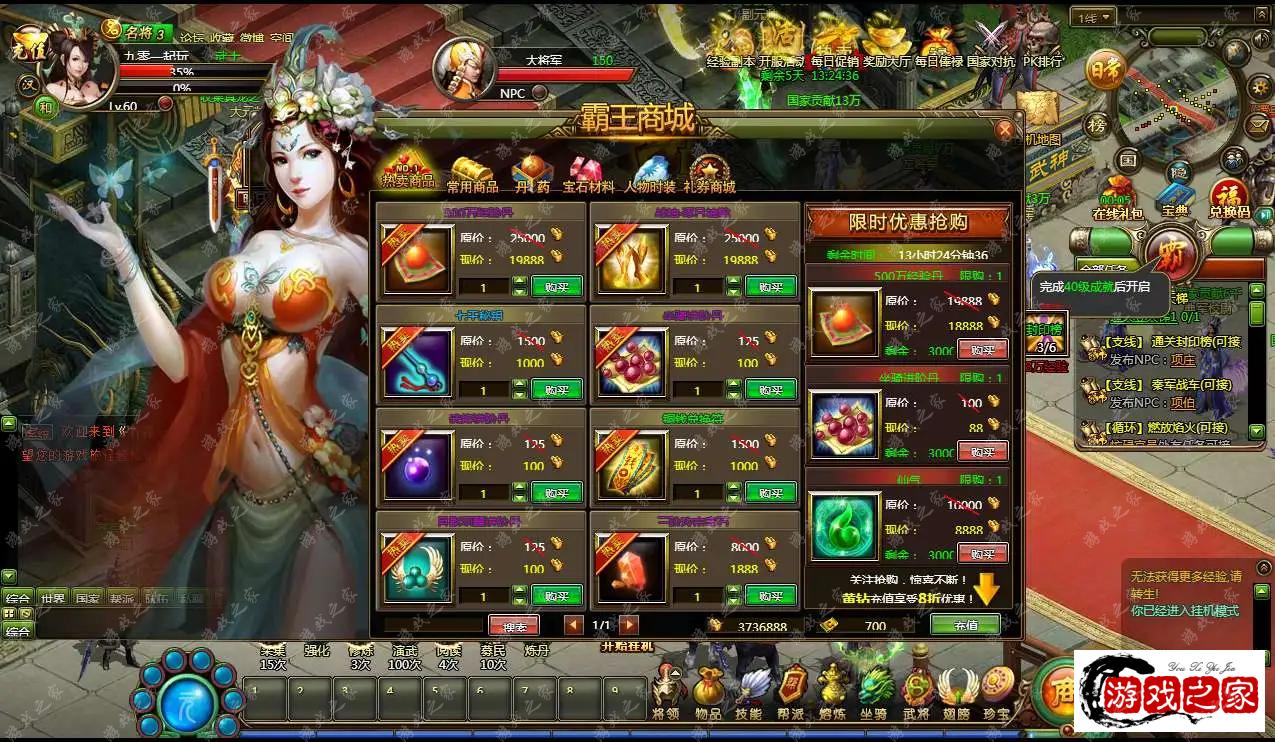Open the 日常 daily activities button
Screen dimensions: 1275x742
pos(1104,72)
